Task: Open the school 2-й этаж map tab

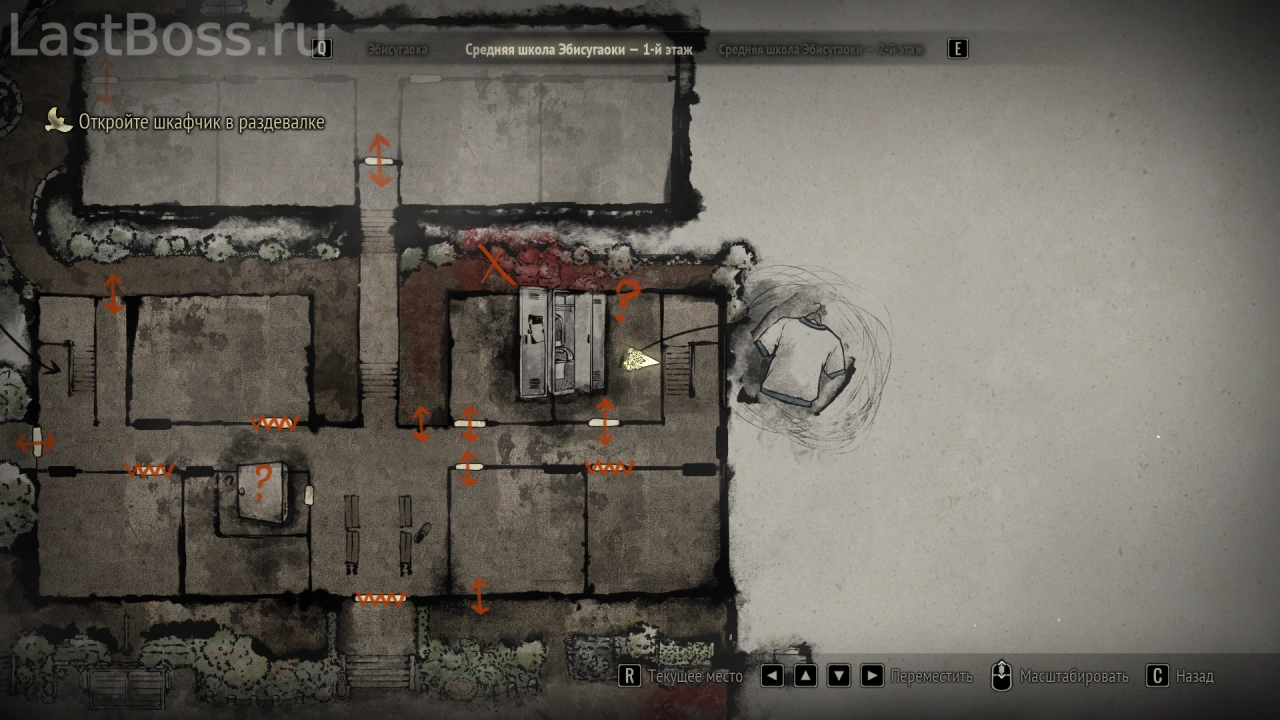Action: pyautogui.click(x=820, y=49)
